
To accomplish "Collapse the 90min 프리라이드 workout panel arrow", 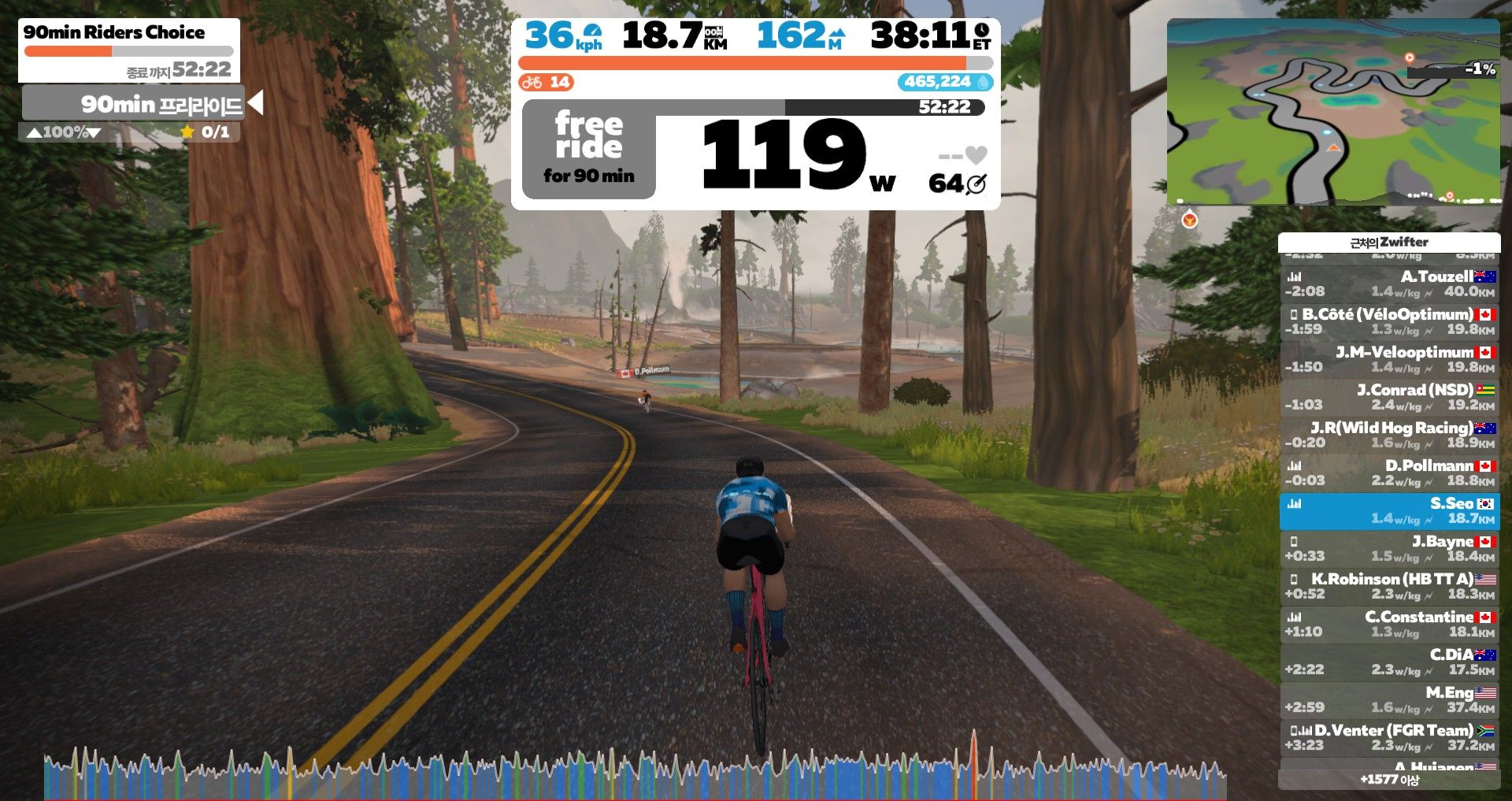I will [x=254, y=102].
